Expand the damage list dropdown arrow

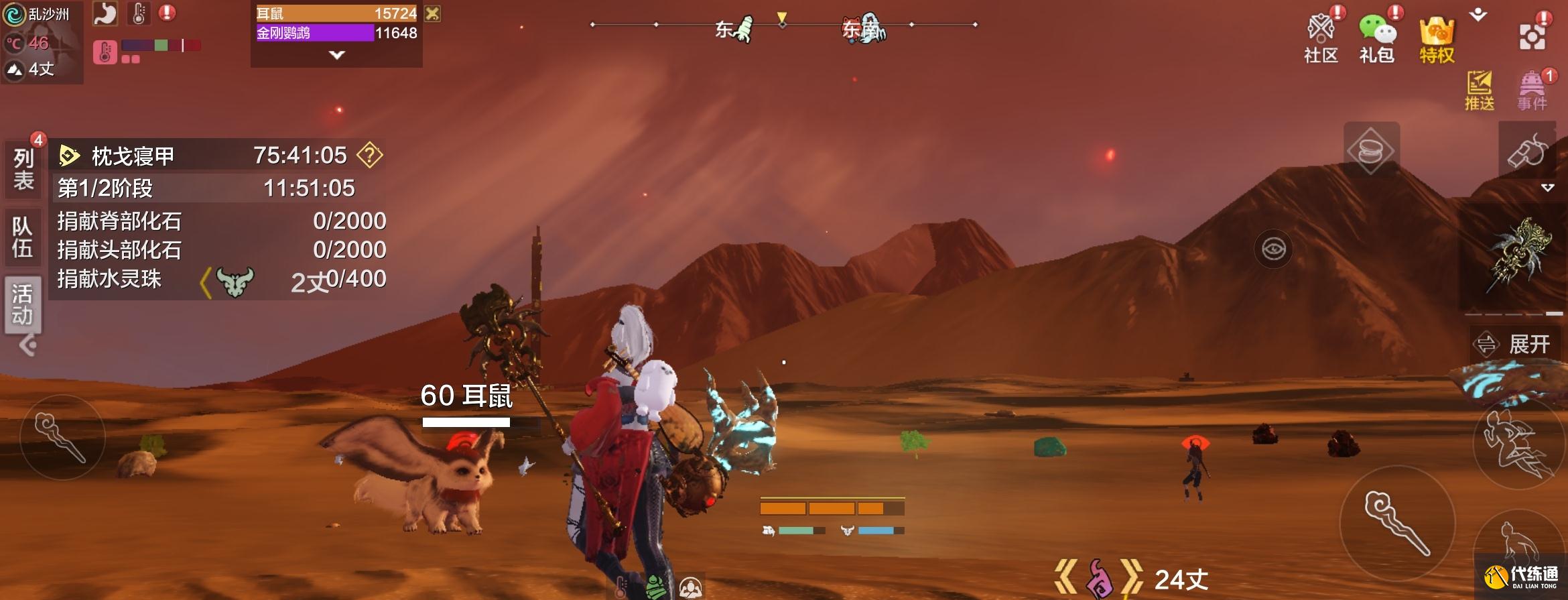pos(337,55)
